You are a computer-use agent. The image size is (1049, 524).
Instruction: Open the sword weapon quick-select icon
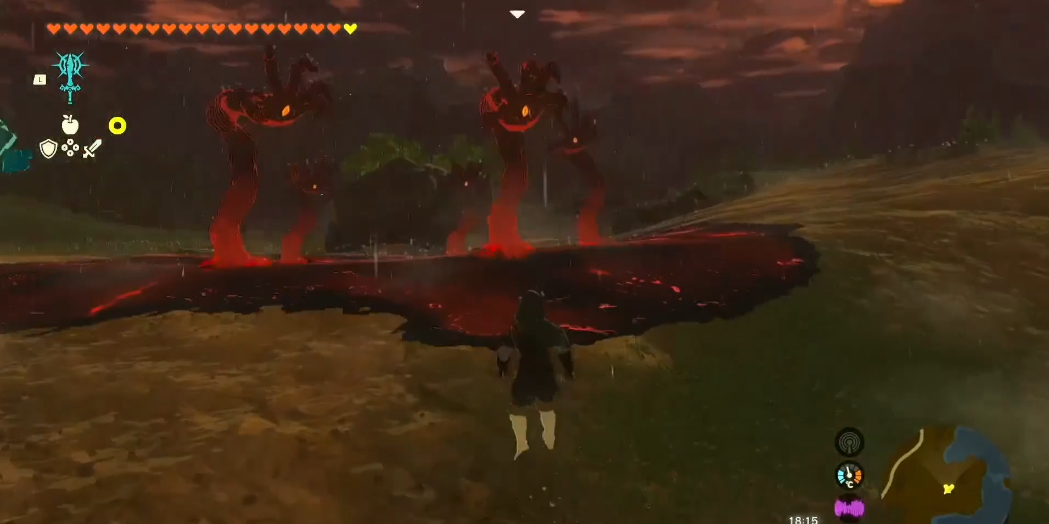pyautogui.click(x=92, y=149)
